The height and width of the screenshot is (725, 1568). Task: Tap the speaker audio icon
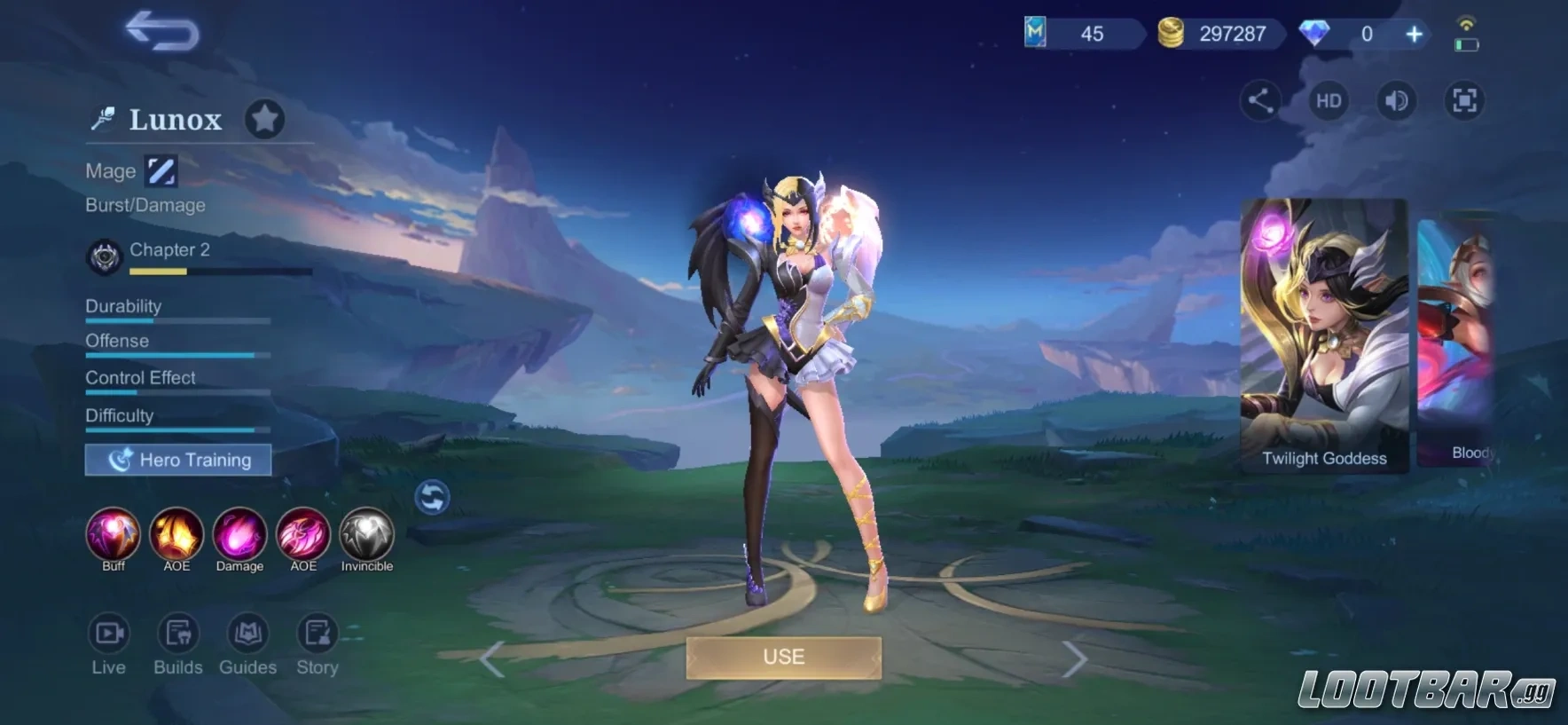tap(1395, 100)
